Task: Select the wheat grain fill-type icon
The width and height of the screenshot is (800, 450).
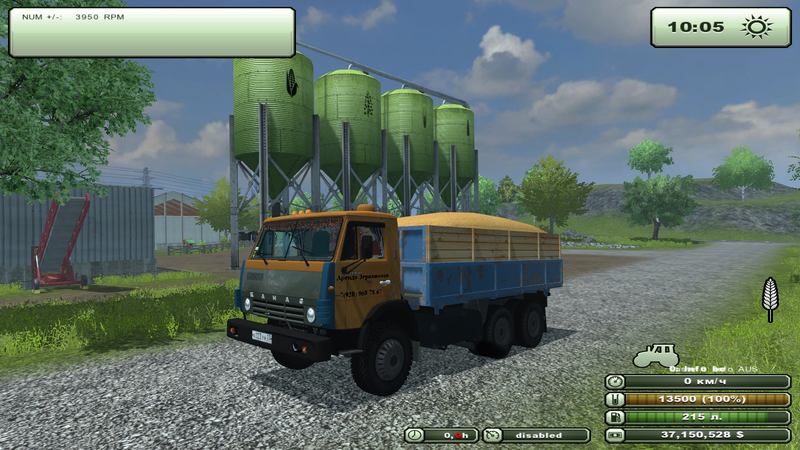Action: point(770,299)
